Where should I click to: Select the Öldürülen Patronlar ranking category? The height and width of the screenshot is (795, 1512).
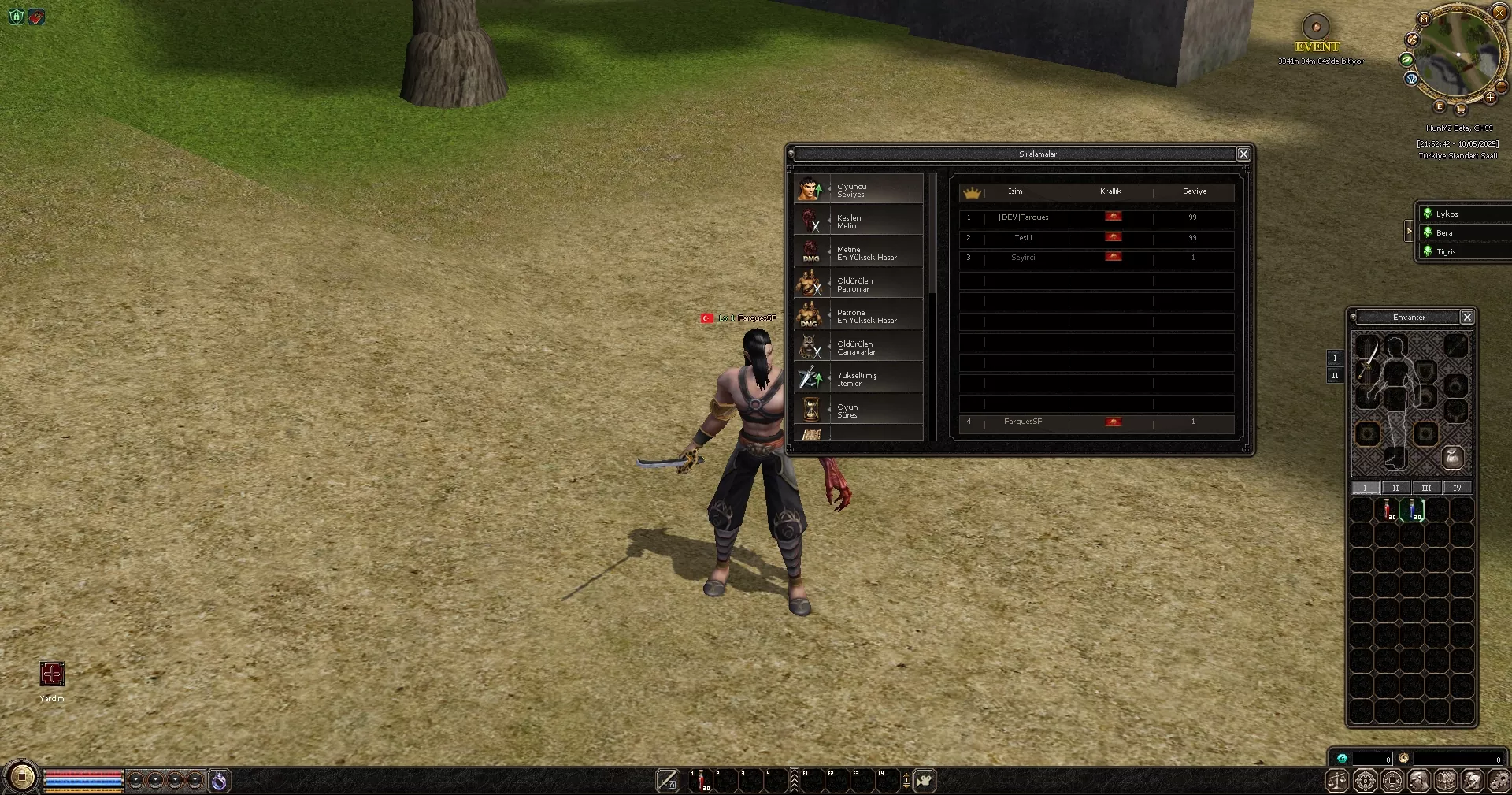(x=858, y=284)
